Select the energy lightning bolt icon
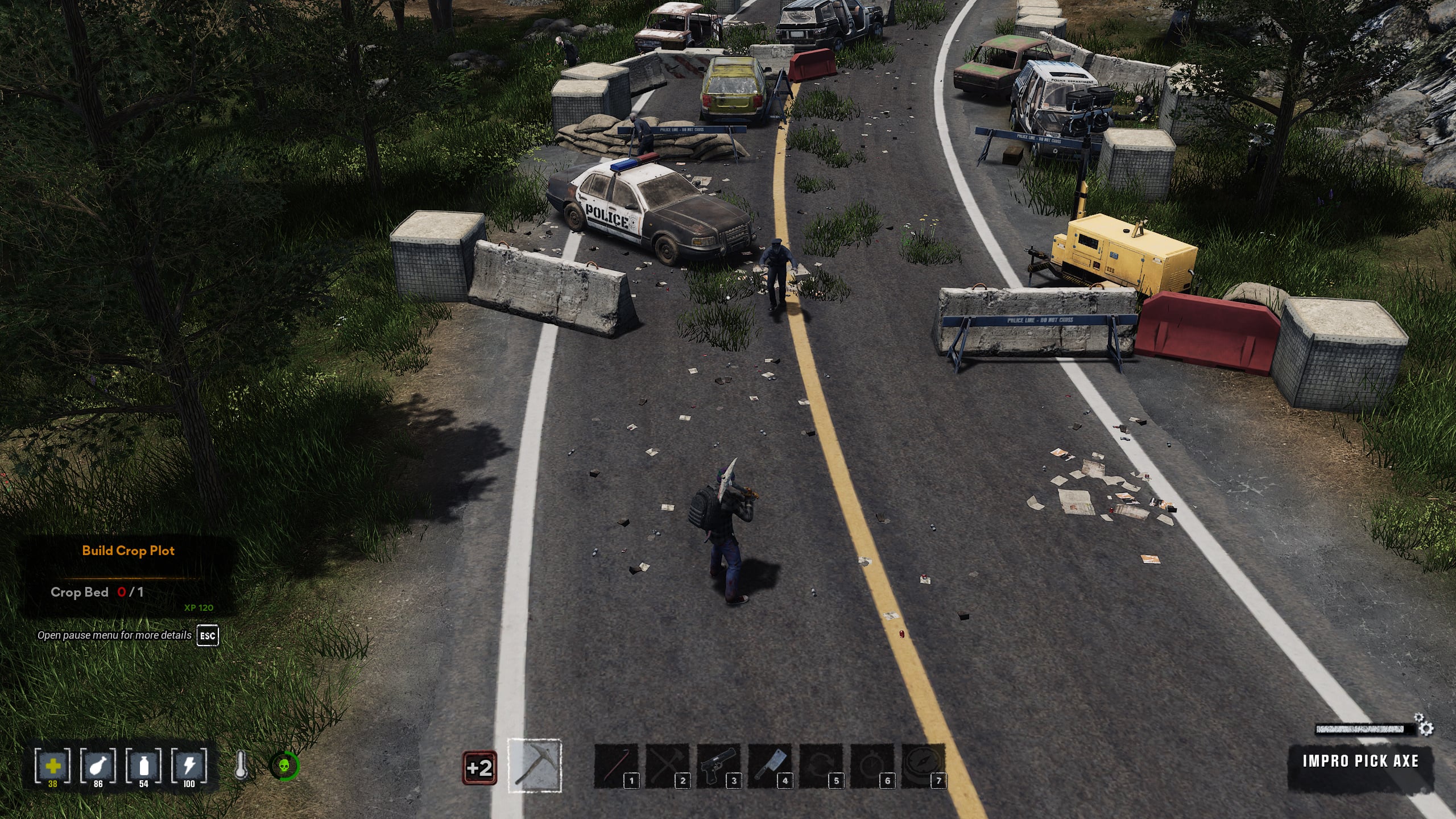Image resolution: width=1456 pixels, height=819 pixels. pos(189,766)
